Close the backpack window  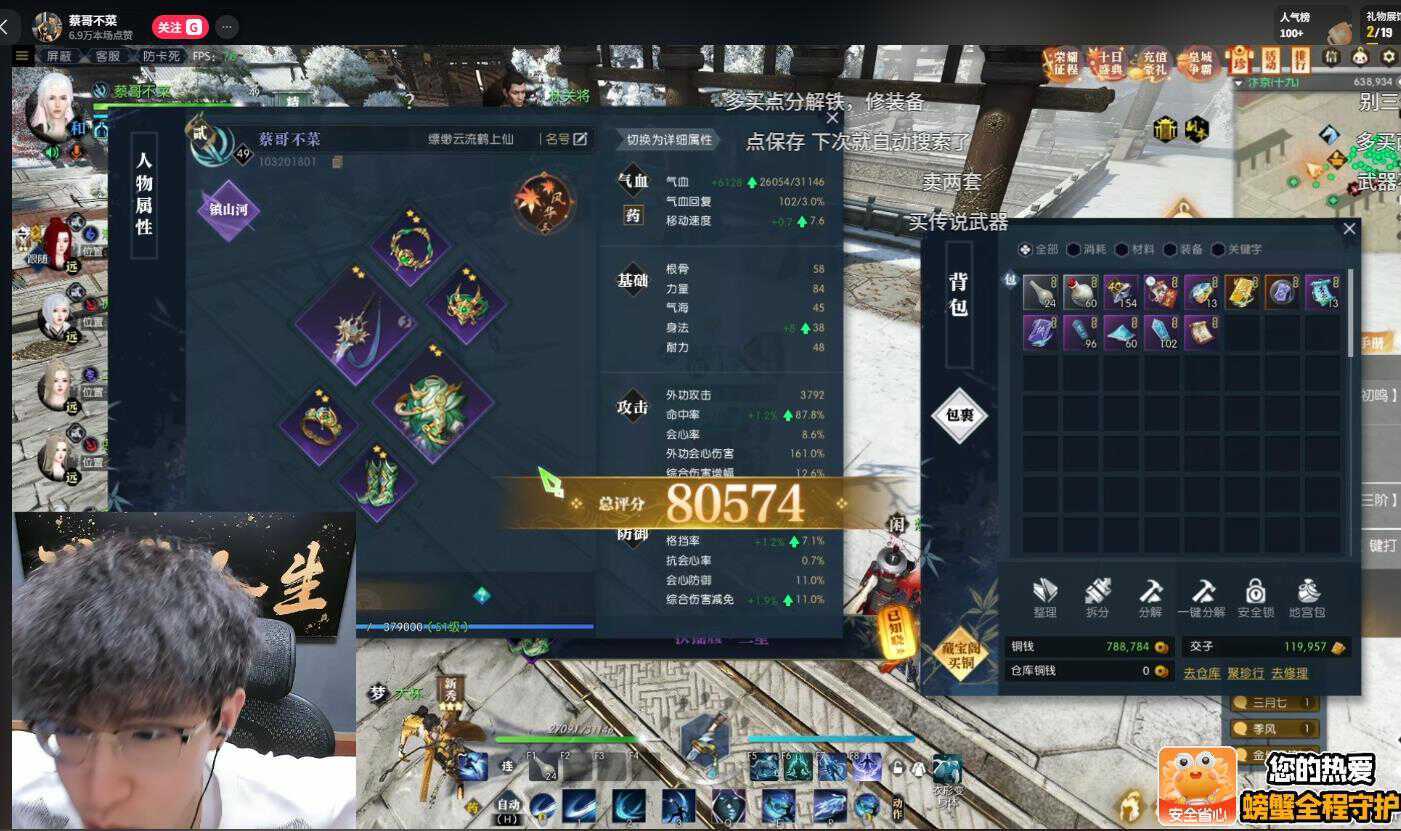[1349, 229]
